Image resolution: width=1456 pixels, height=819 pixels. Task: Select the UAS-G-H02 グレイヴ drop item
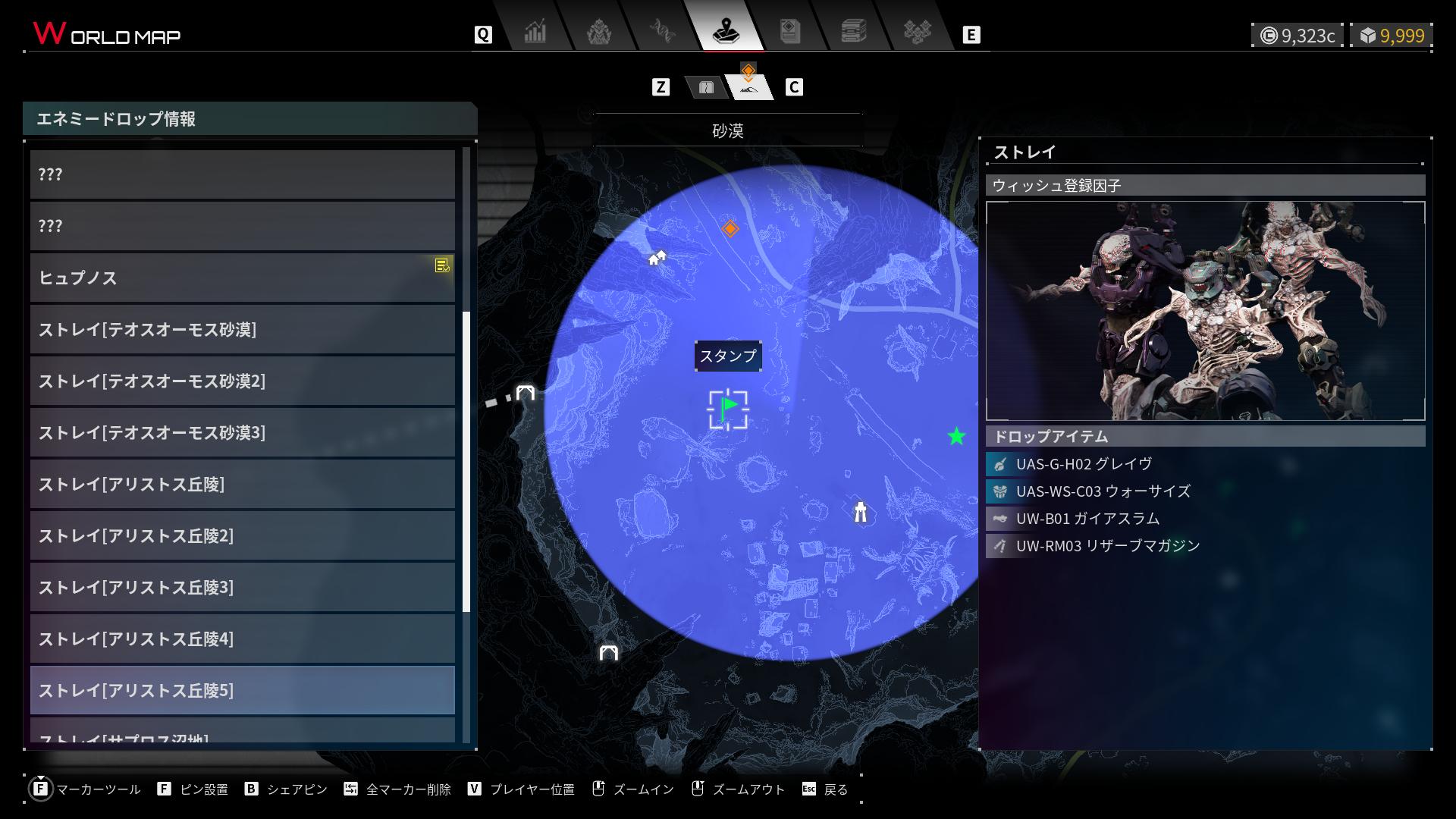tap(1084, 464)
